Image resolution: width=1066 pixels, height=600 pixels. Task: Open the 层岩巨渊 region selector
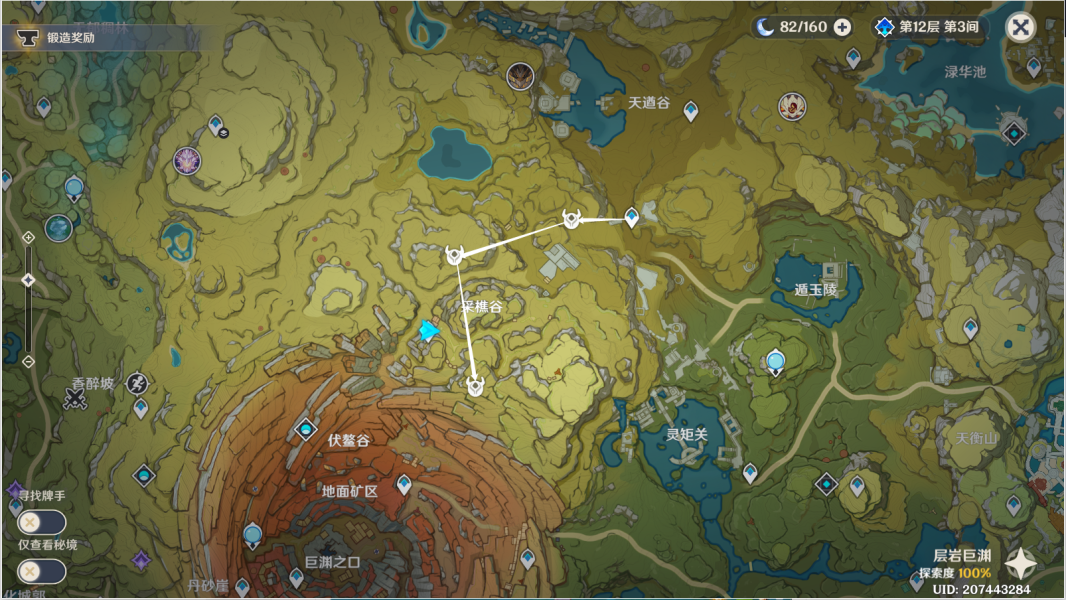(1019, 564)
